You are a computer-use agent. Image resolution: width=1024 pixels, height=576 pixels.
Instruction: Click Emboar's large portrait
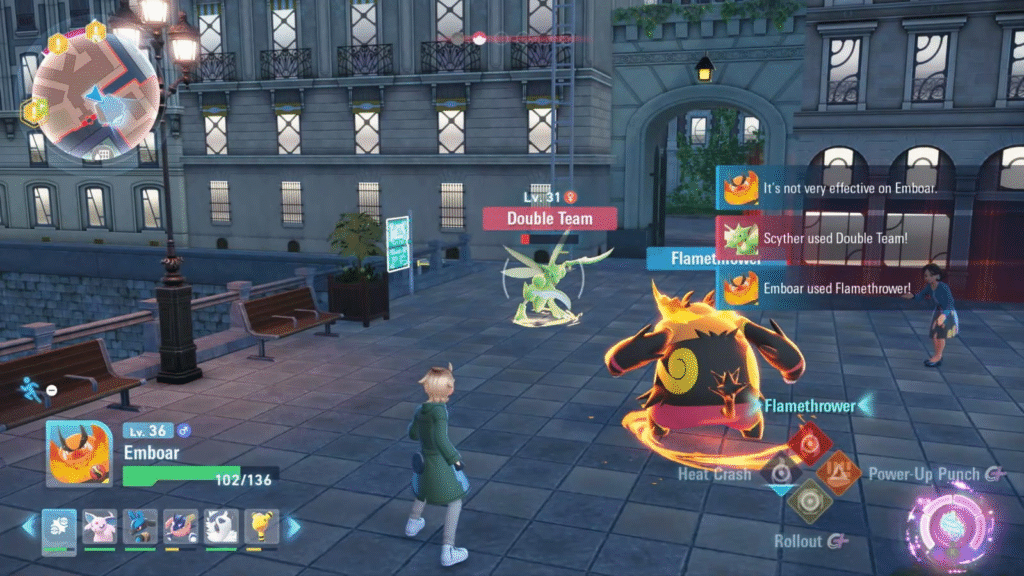coord(79,454)
